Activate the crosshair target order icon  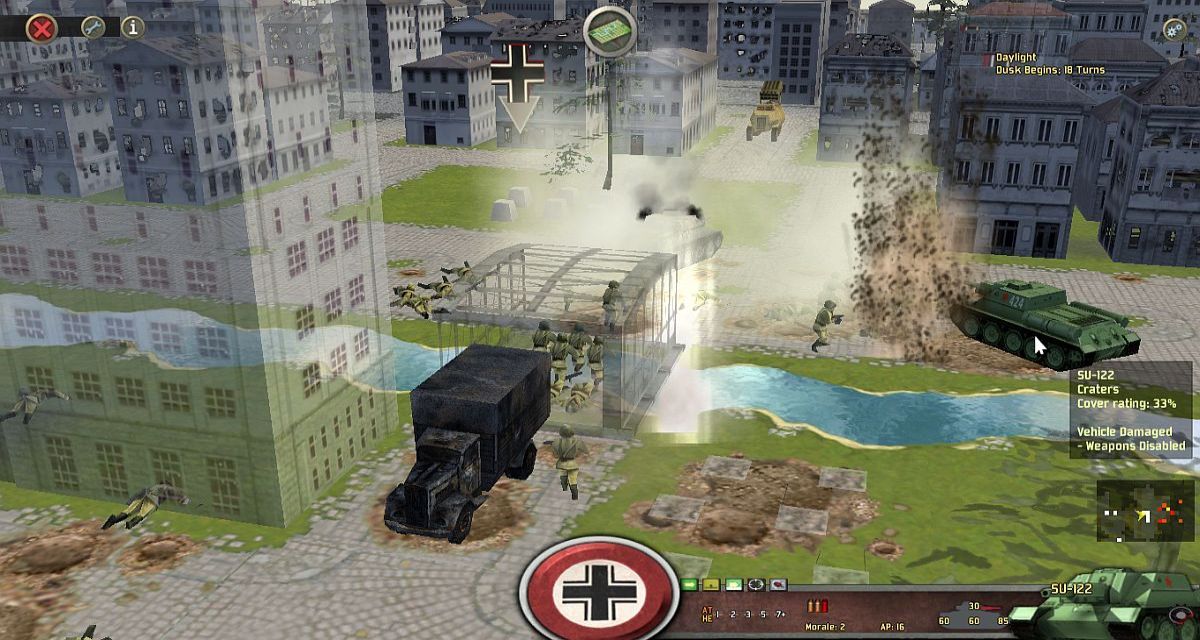755,584
